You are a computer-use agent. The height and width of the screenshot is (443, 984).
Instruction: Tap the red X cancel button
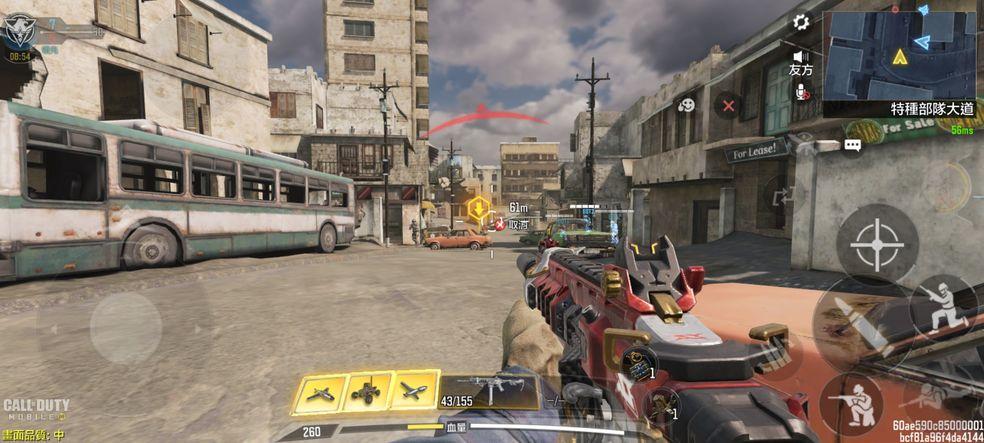pos(729,104)
